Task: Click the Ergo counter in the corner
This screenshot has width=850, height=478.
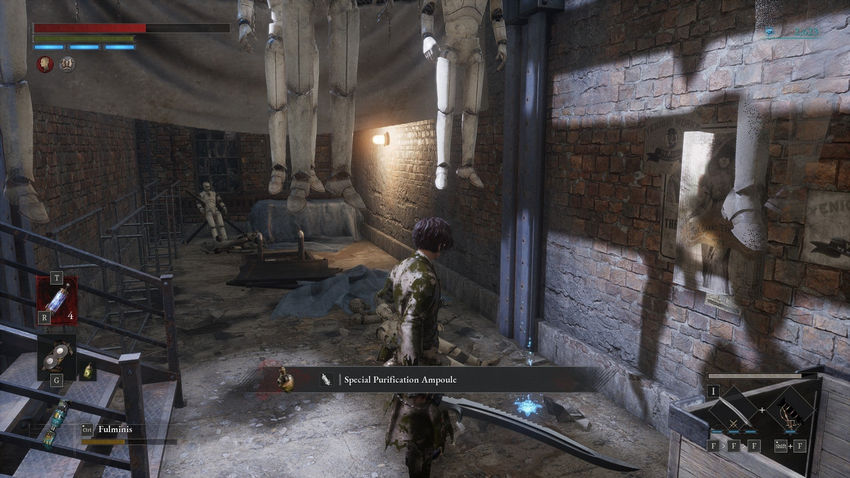Action: pyautogui.click(x=795, y=32)
